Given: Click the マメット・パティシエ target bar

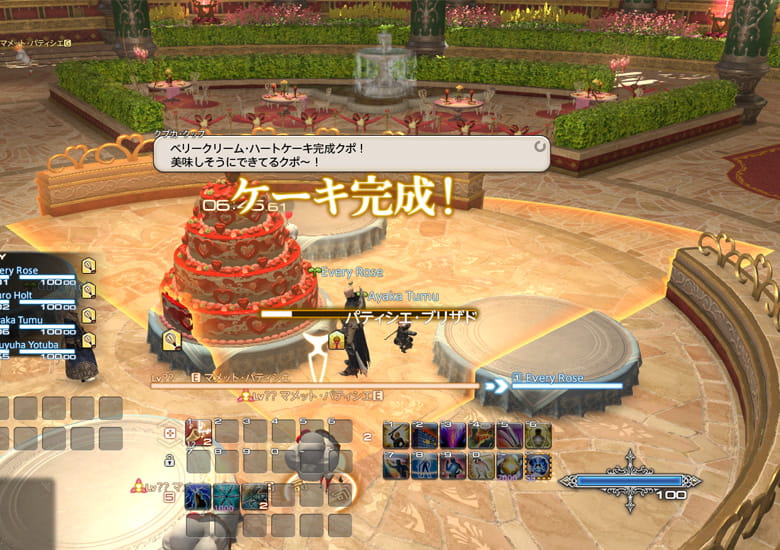Looking at the screenshot, I should point(312,382).
